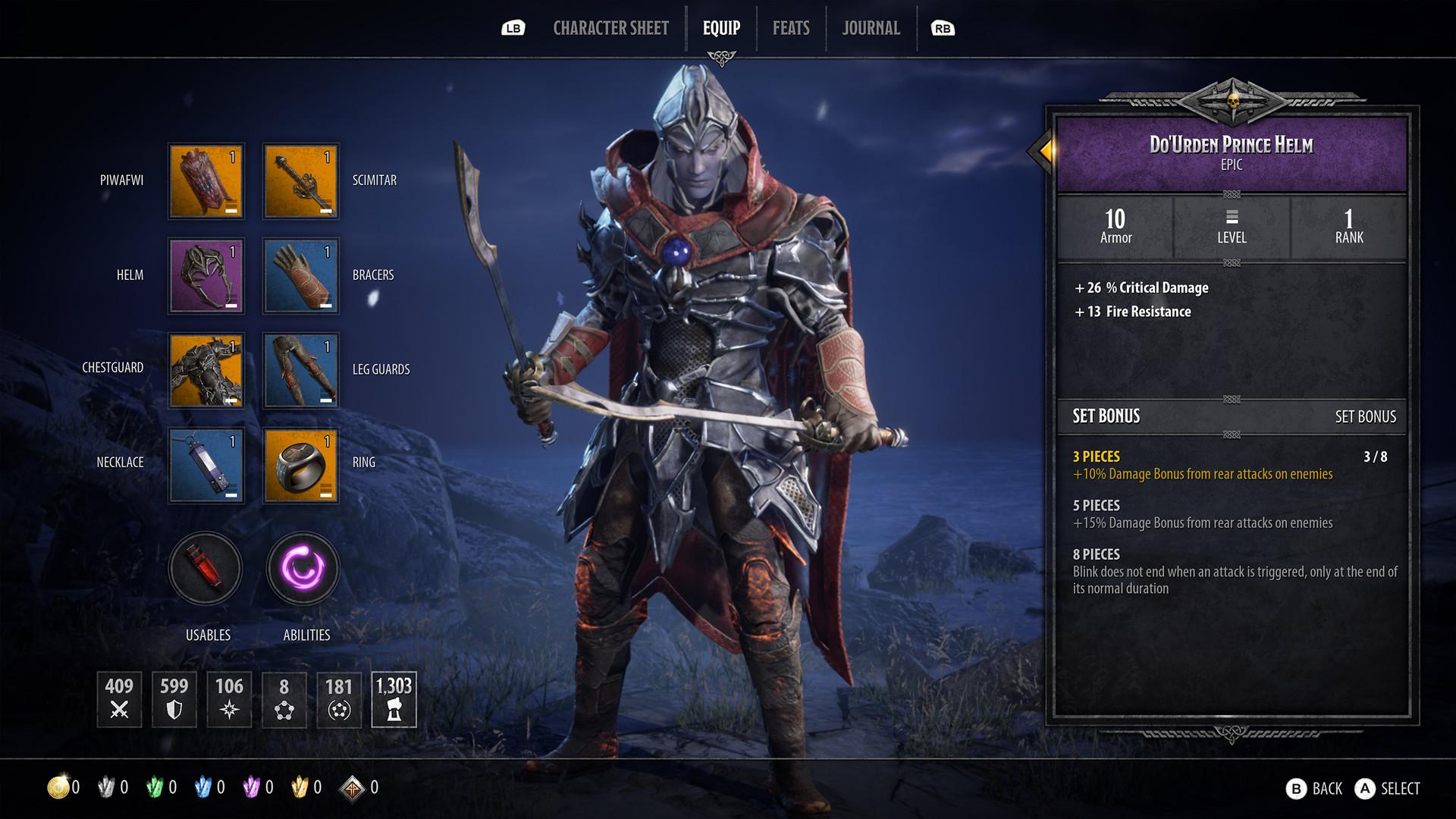Switch to the CHARACTER SHEET tab
The image size is (1456, 819).
click(610, 28)
